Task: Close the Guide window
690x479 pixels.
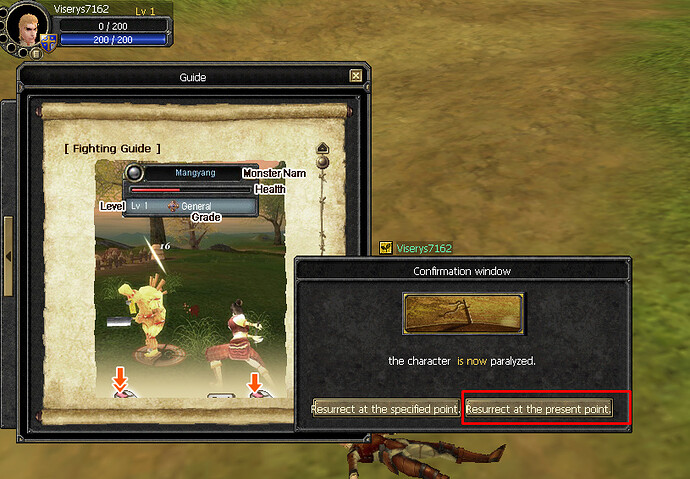Action: click(x=356, y=76)
